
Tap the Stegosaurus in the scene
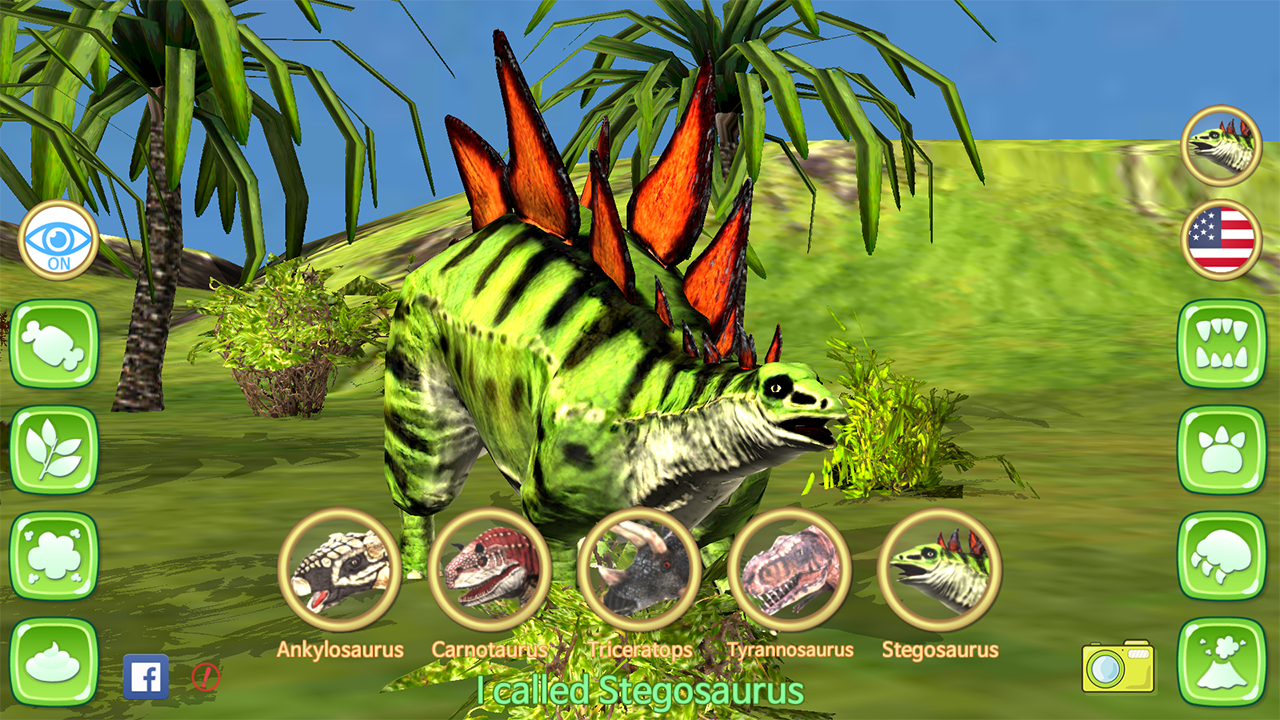click(600, 400)
